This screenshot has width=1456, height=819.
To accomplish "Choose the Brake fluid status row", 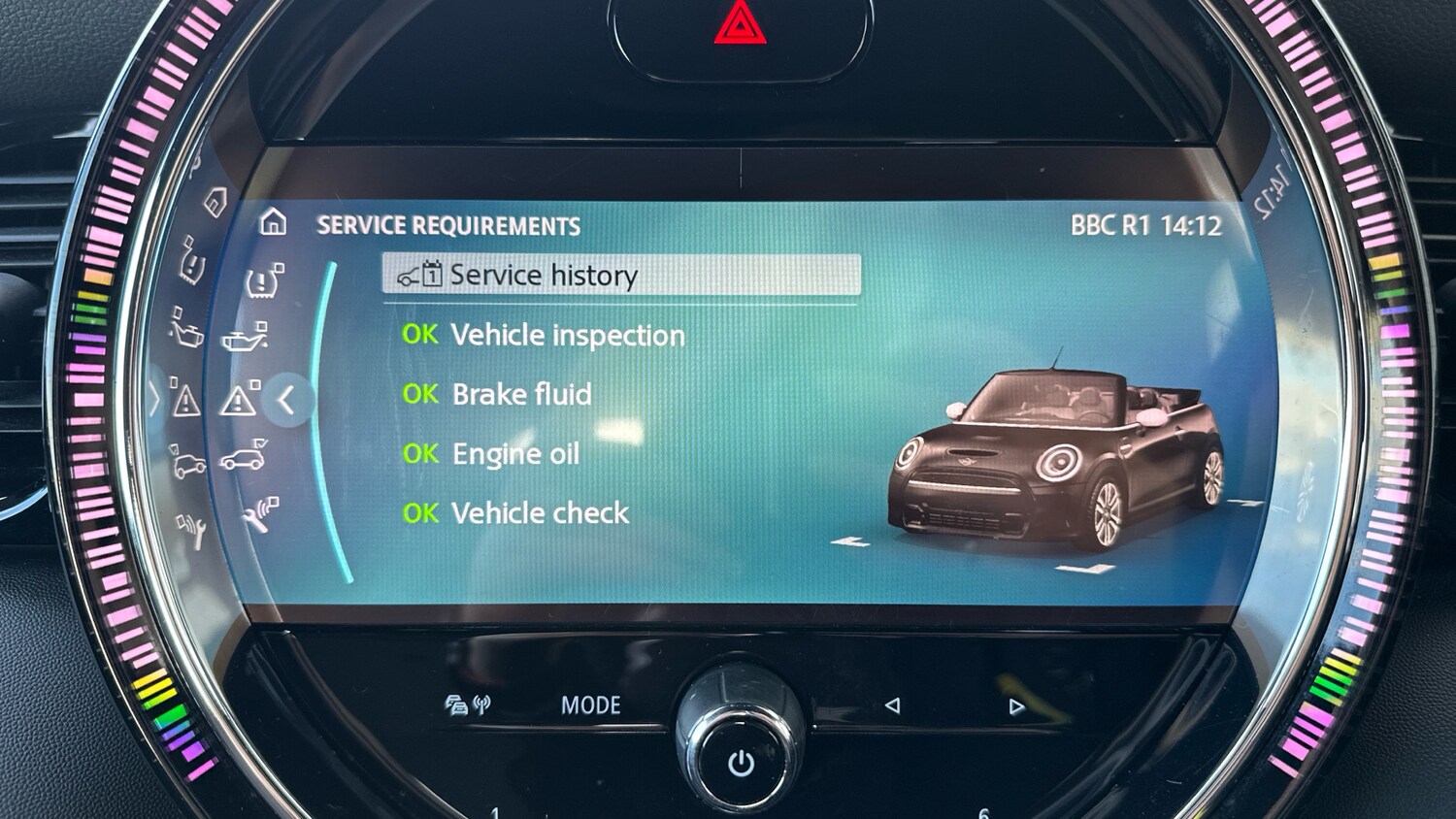I will click(521, 395).
